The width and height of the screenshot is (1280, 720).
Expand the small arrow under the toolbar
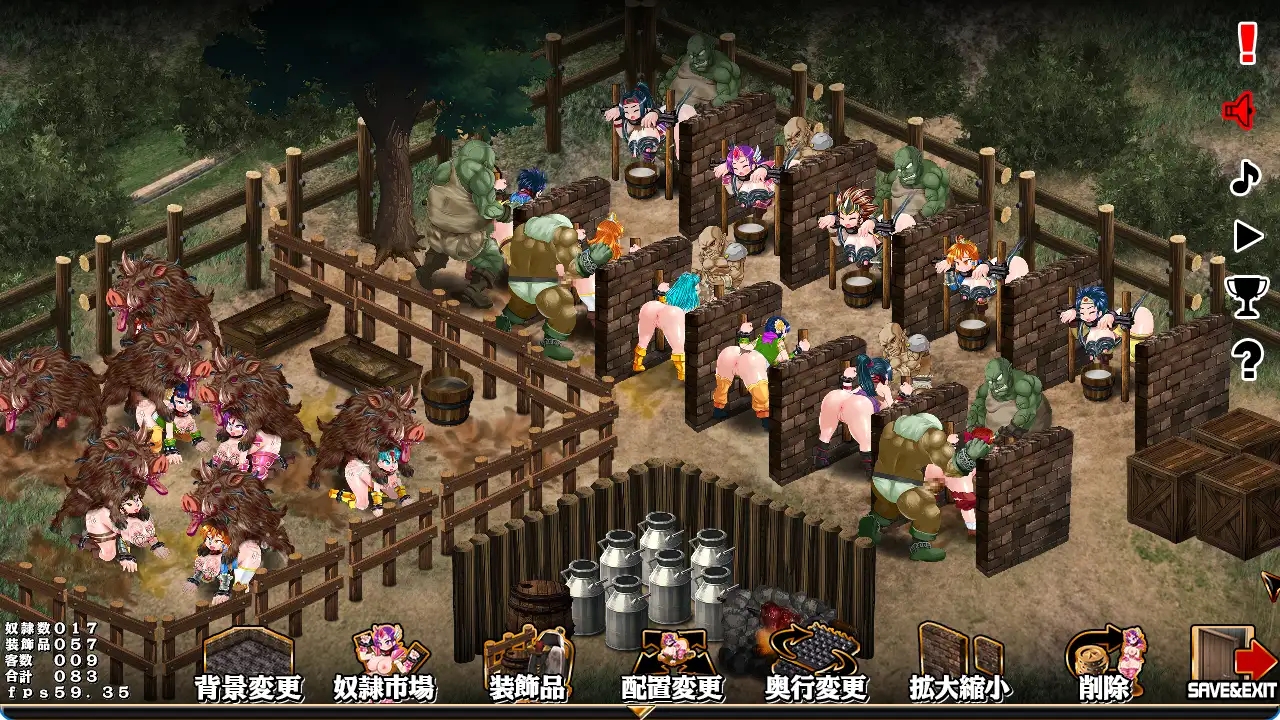click(640, 712)
